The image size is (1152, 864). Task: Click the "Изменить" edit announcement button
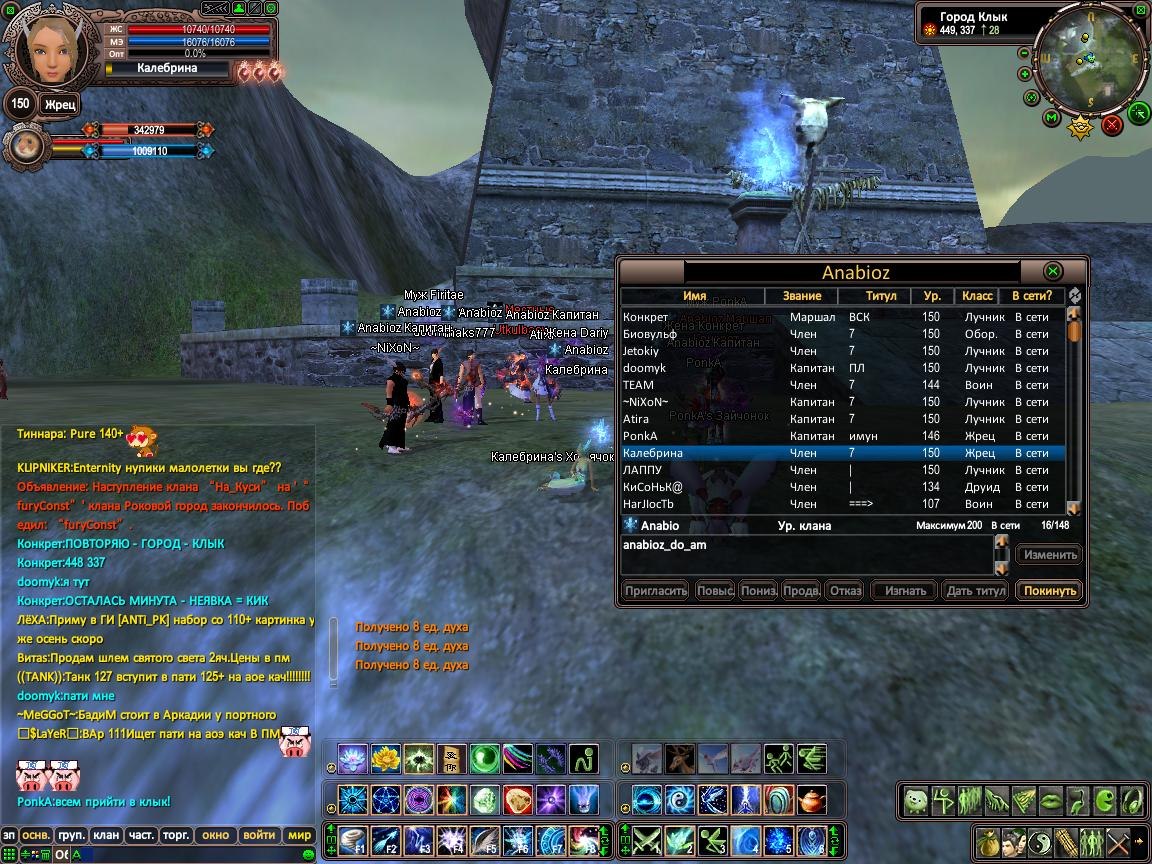1049,555
